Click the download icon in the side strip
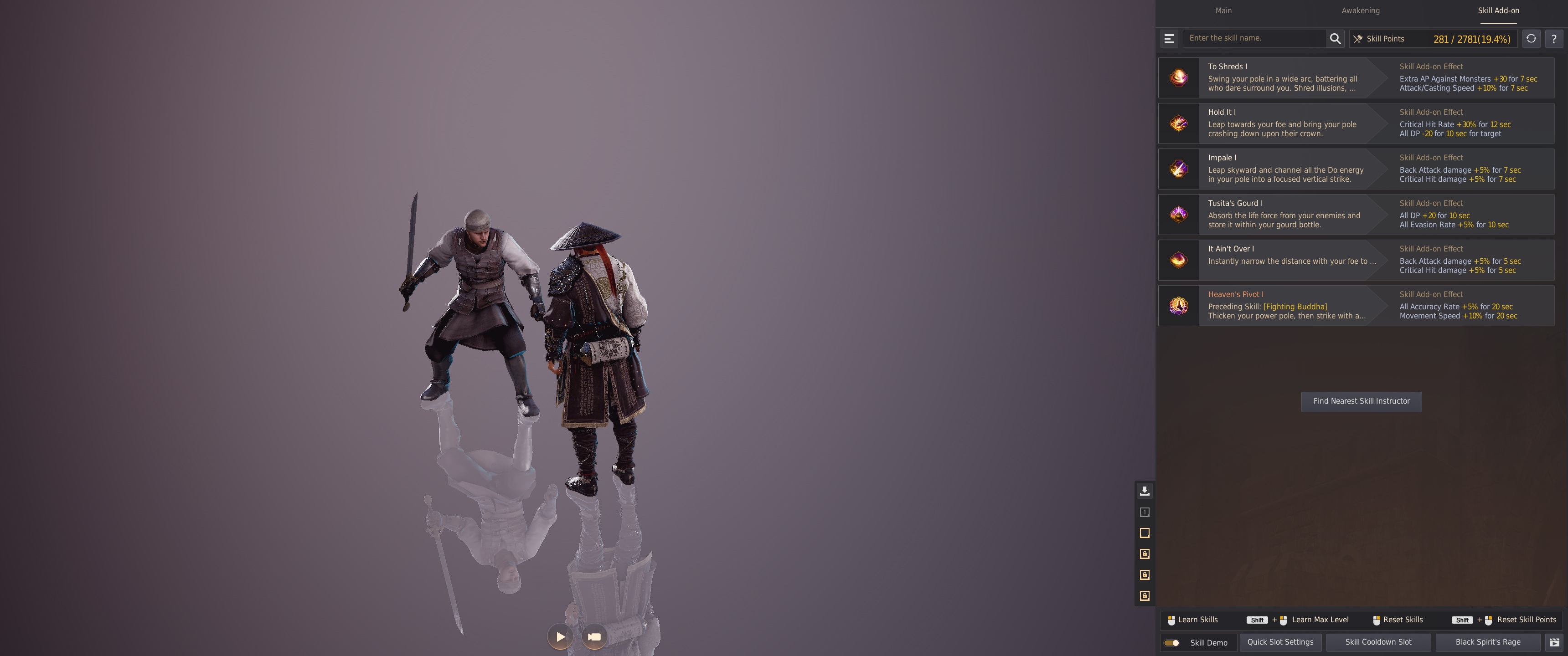This screenshot has height=656, width=1568. point(1145,491)
